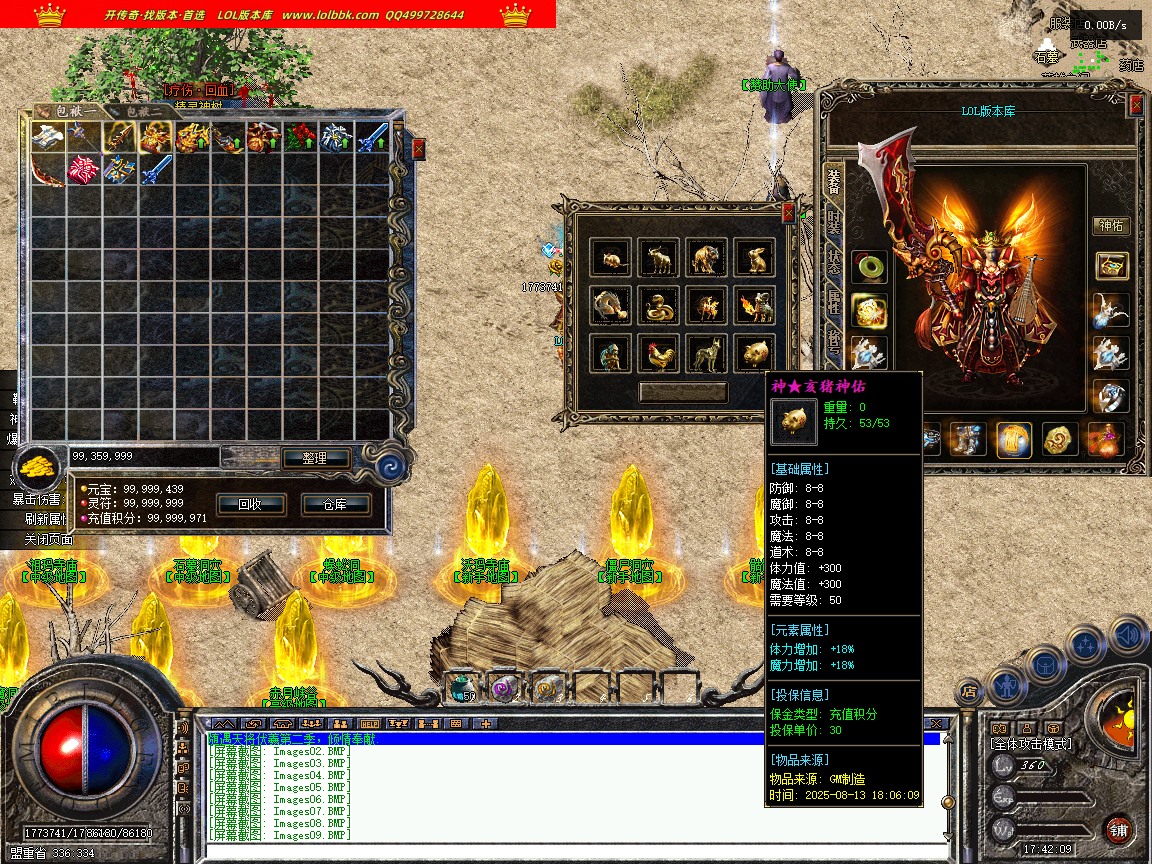
Task: Click the 整理 sort button
Action: pos(314,458)
